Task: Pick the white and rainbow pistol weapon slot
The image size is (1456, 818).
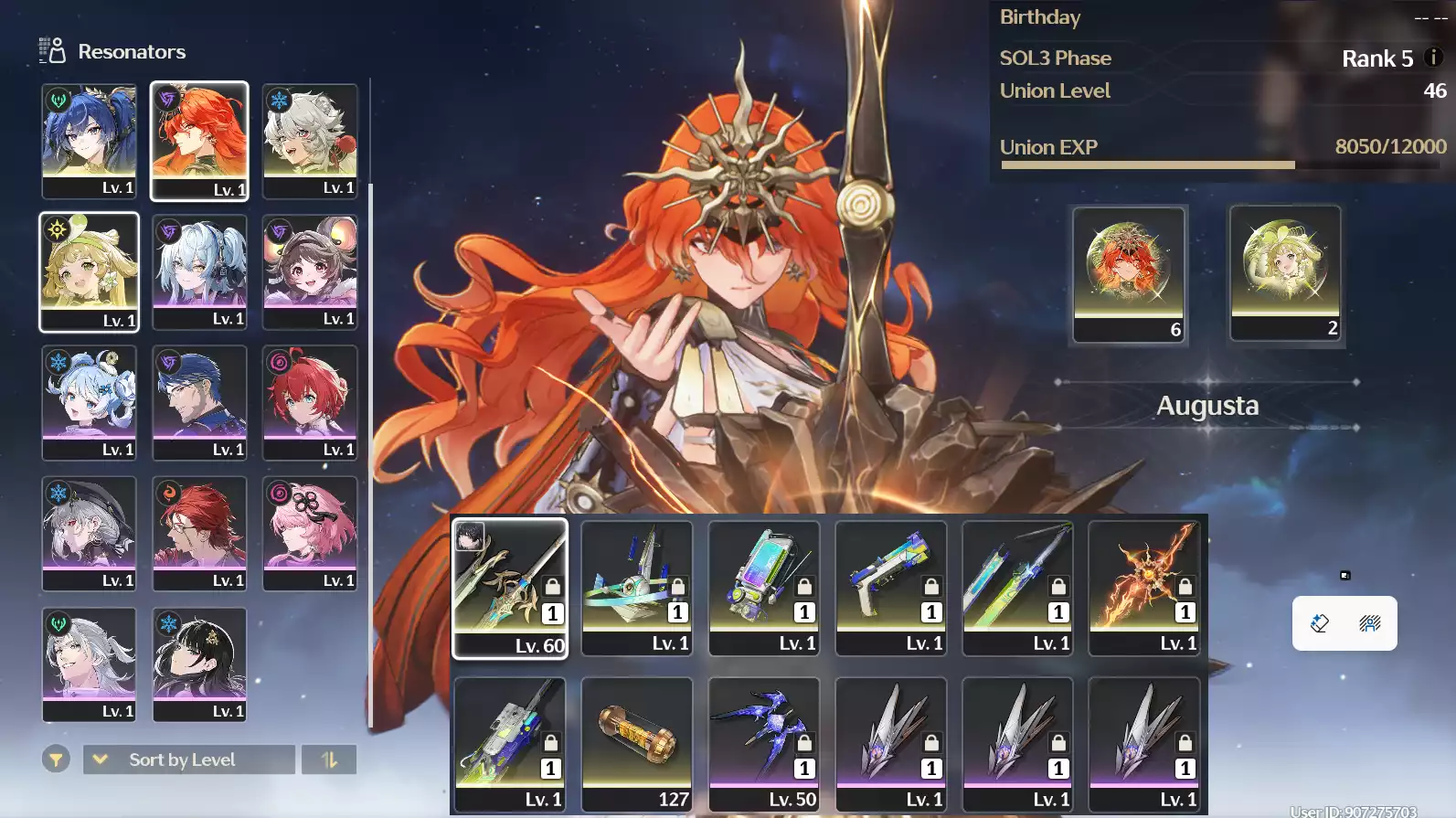Action: 891,588
